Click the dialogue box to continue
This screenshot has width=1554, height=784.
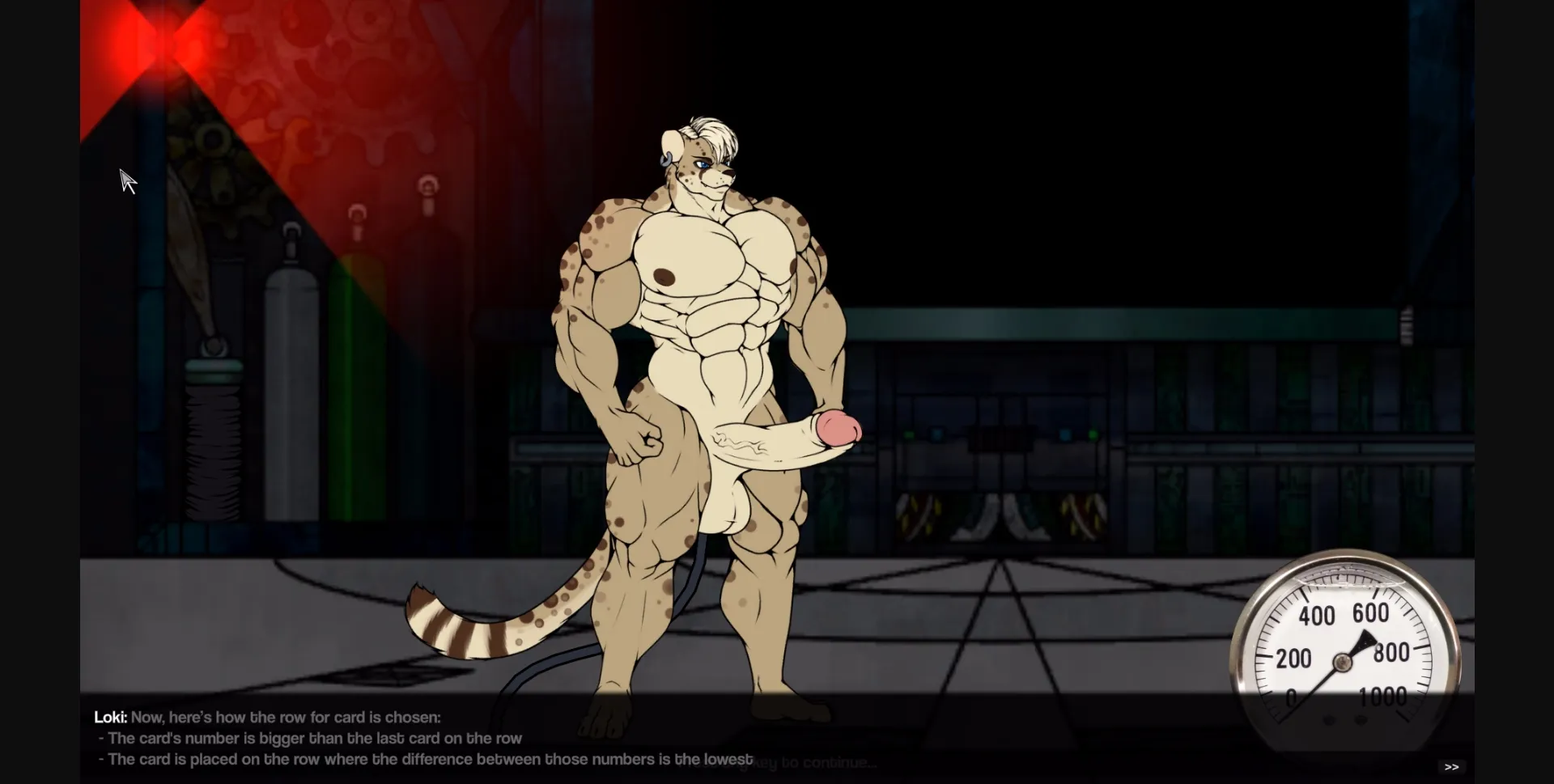click(x=486, y=738)
